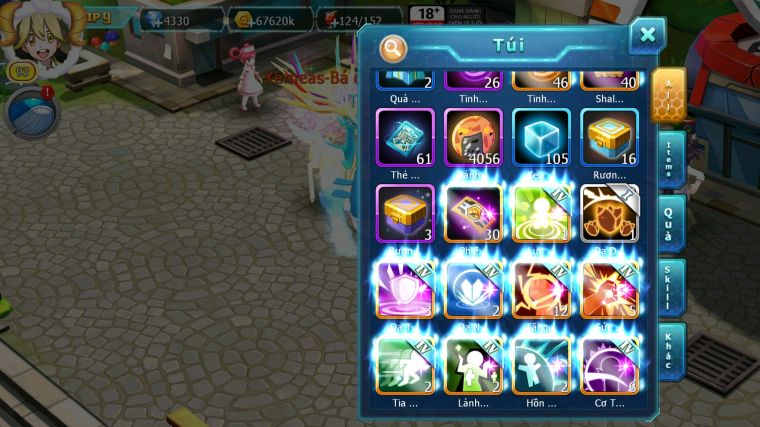This screenshot has width=760, height=427.
Task: Pick the golden chest with 16 count
Action: point(609,137)
